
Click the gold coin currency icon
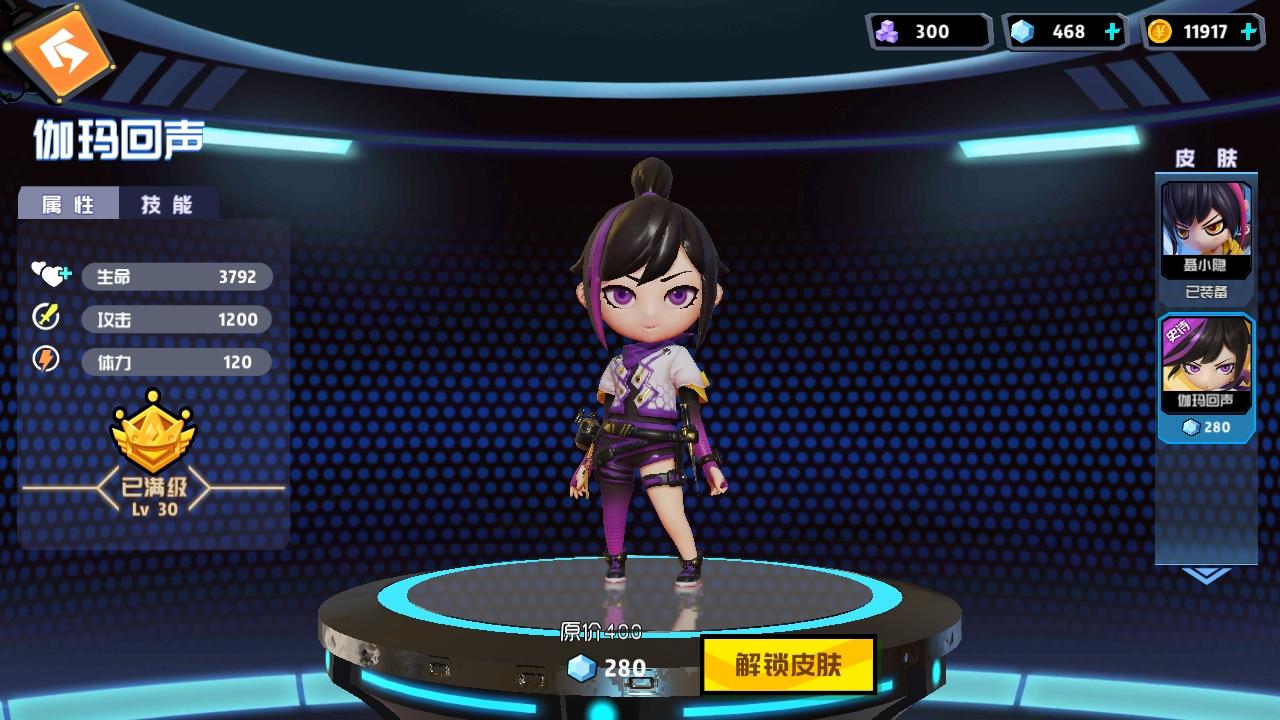click(x=1160, y=31)
